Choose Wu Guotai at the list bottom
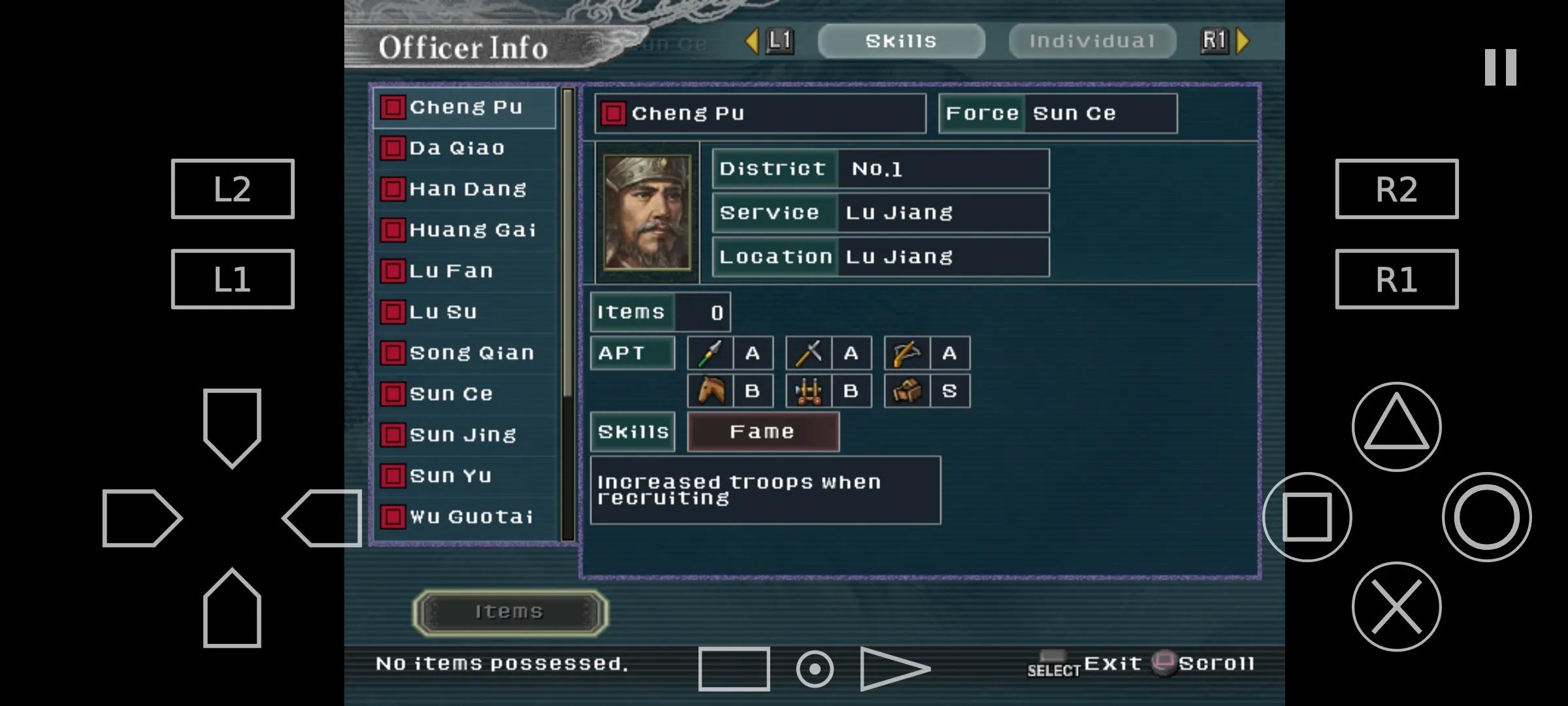The height and width of the screenshot is (706, 1568). coord(465,517)
